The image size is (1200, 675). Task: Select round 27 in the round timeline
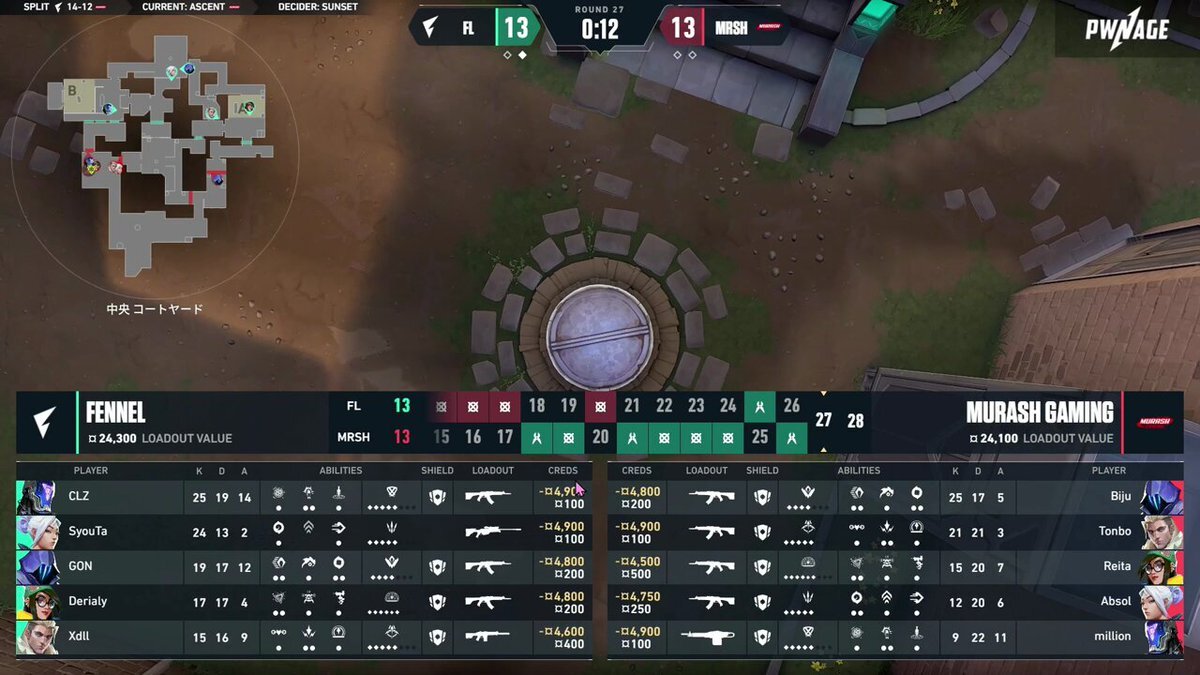pos(823,420)
